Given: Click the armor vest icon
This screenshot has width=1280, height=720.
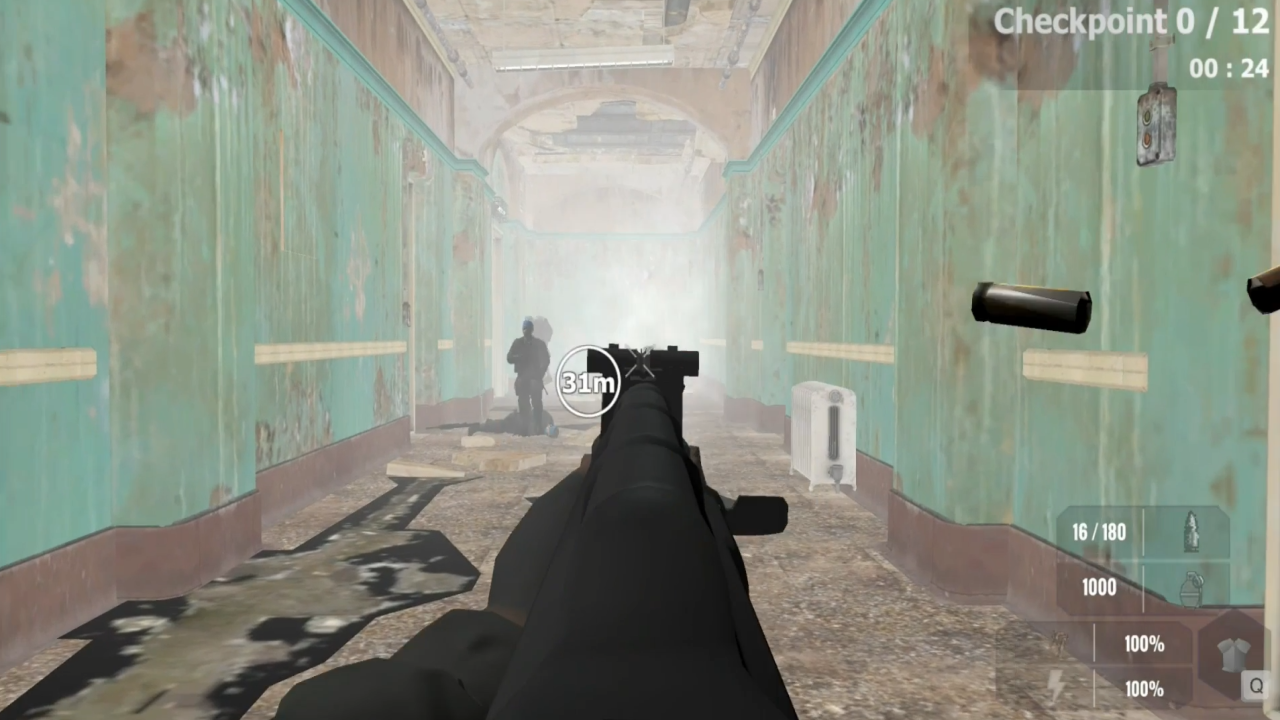Looking at the screenshot, I should (1231, 653).
